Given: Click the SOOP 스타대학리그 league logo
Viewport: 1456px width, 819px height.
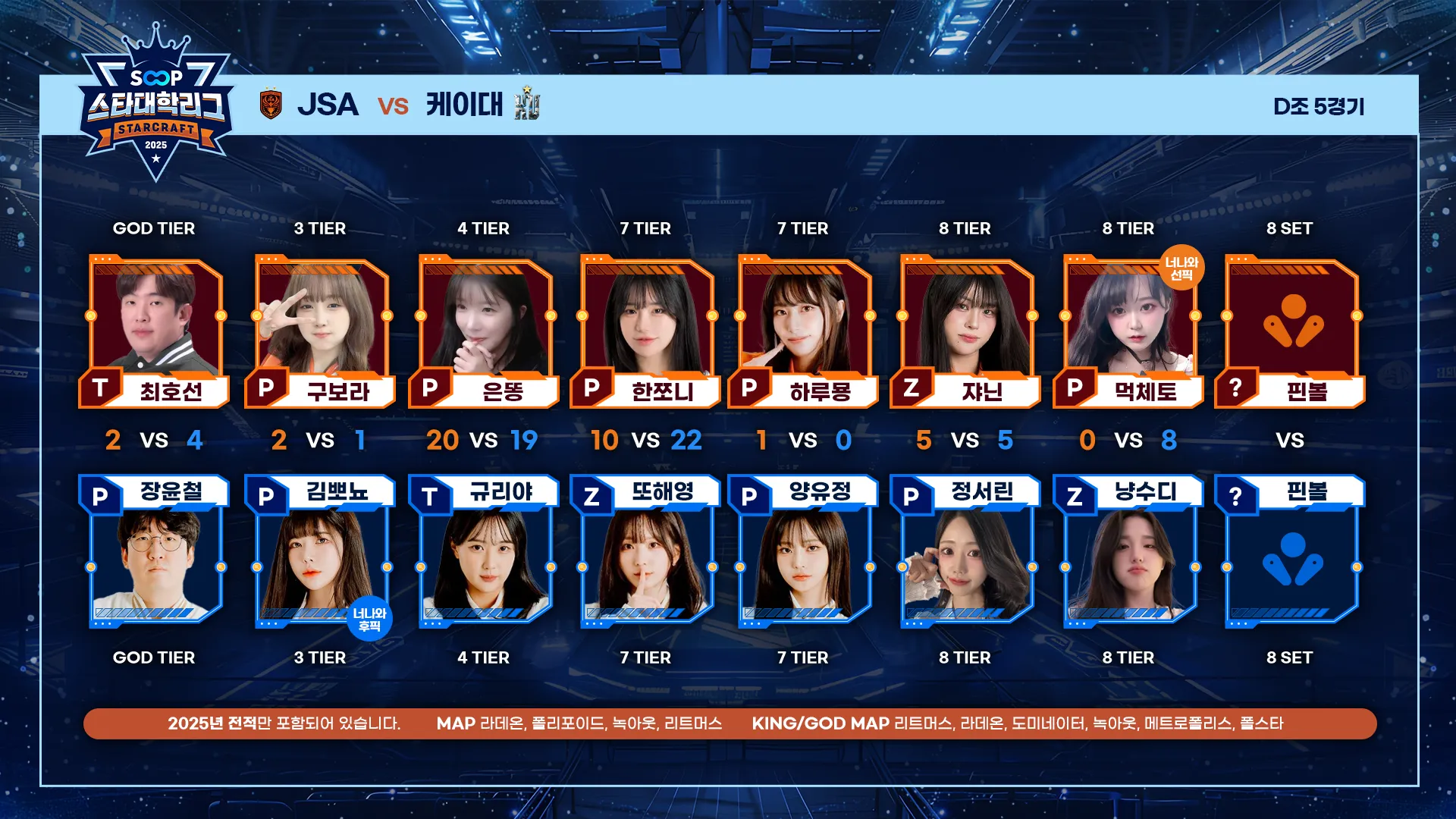Looking at the screenshot, I should pos(155,104).
